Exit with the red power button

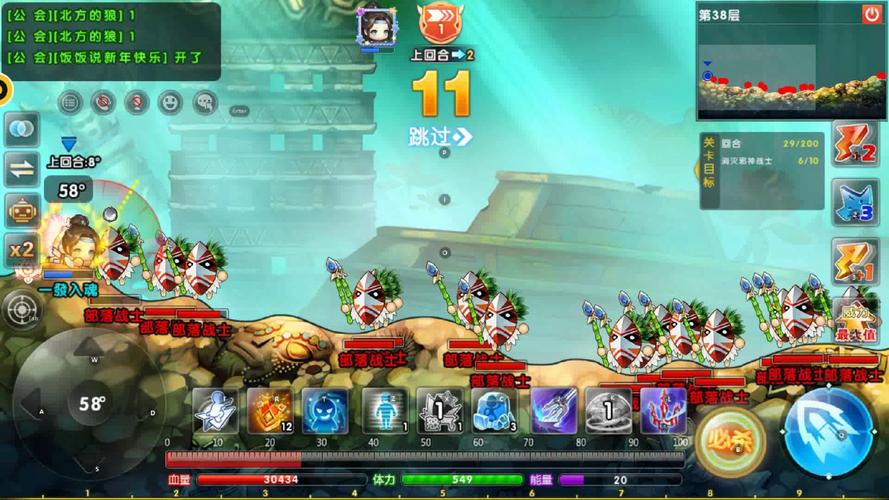(872, 14)
